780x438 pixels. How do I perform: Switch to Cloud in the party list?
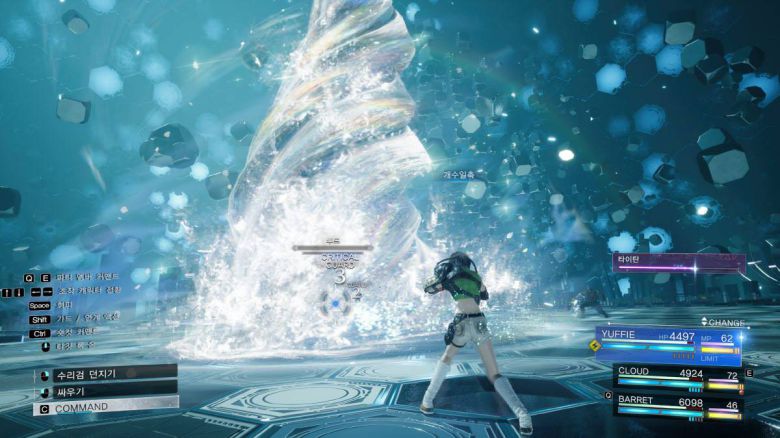(678, 376)
